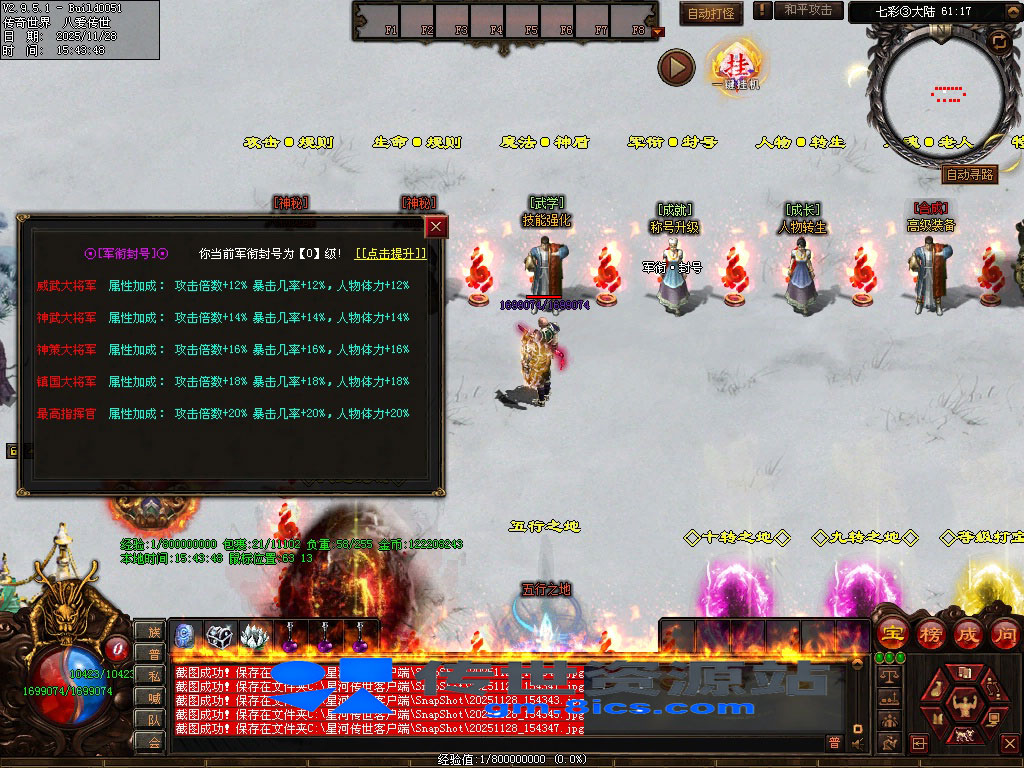
Task: Switch the 和平攻击 attack mode
Action: coord(808,10)
